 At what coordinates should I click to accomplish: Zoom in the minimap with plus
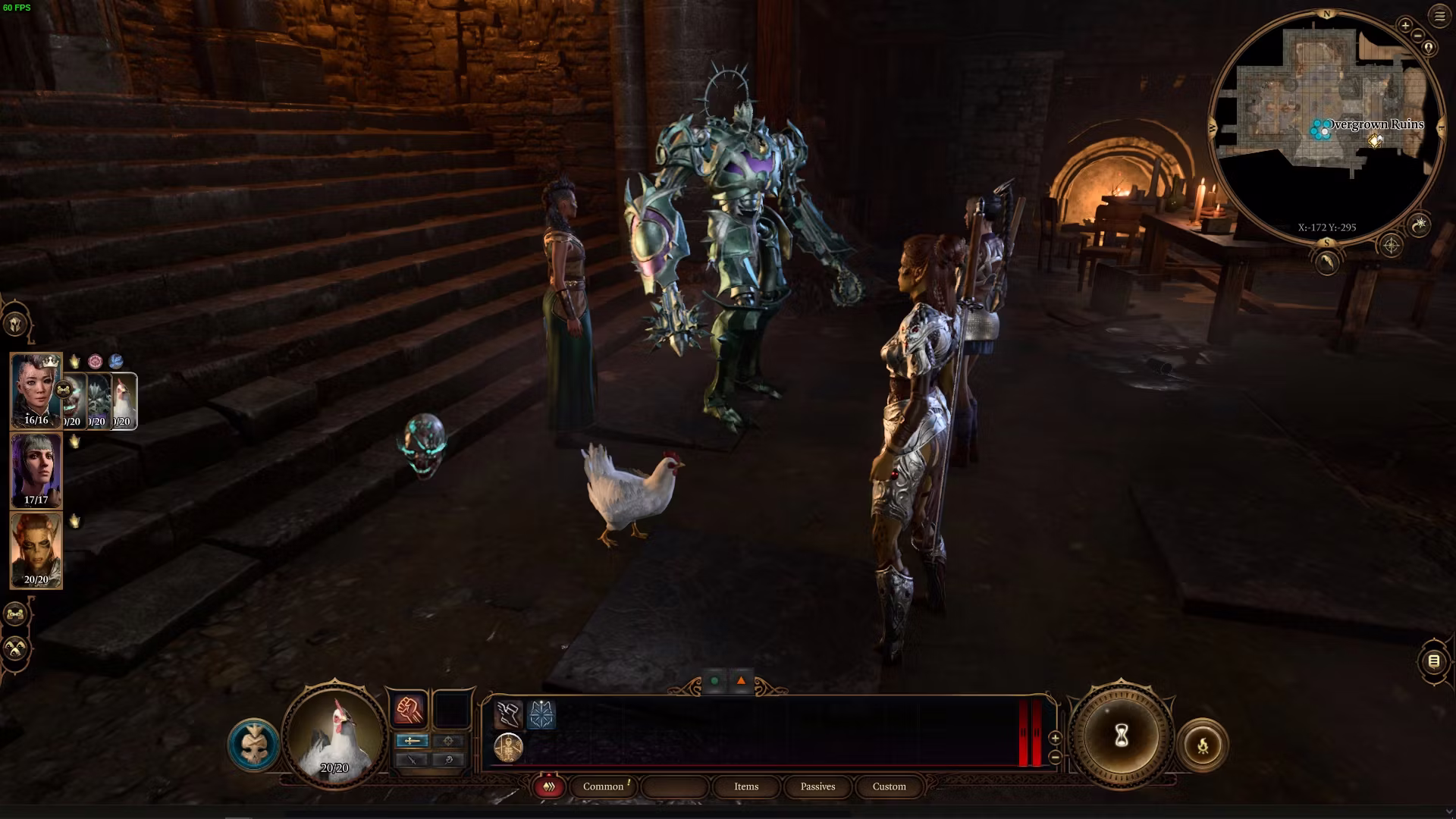[x=1405, y=26]
